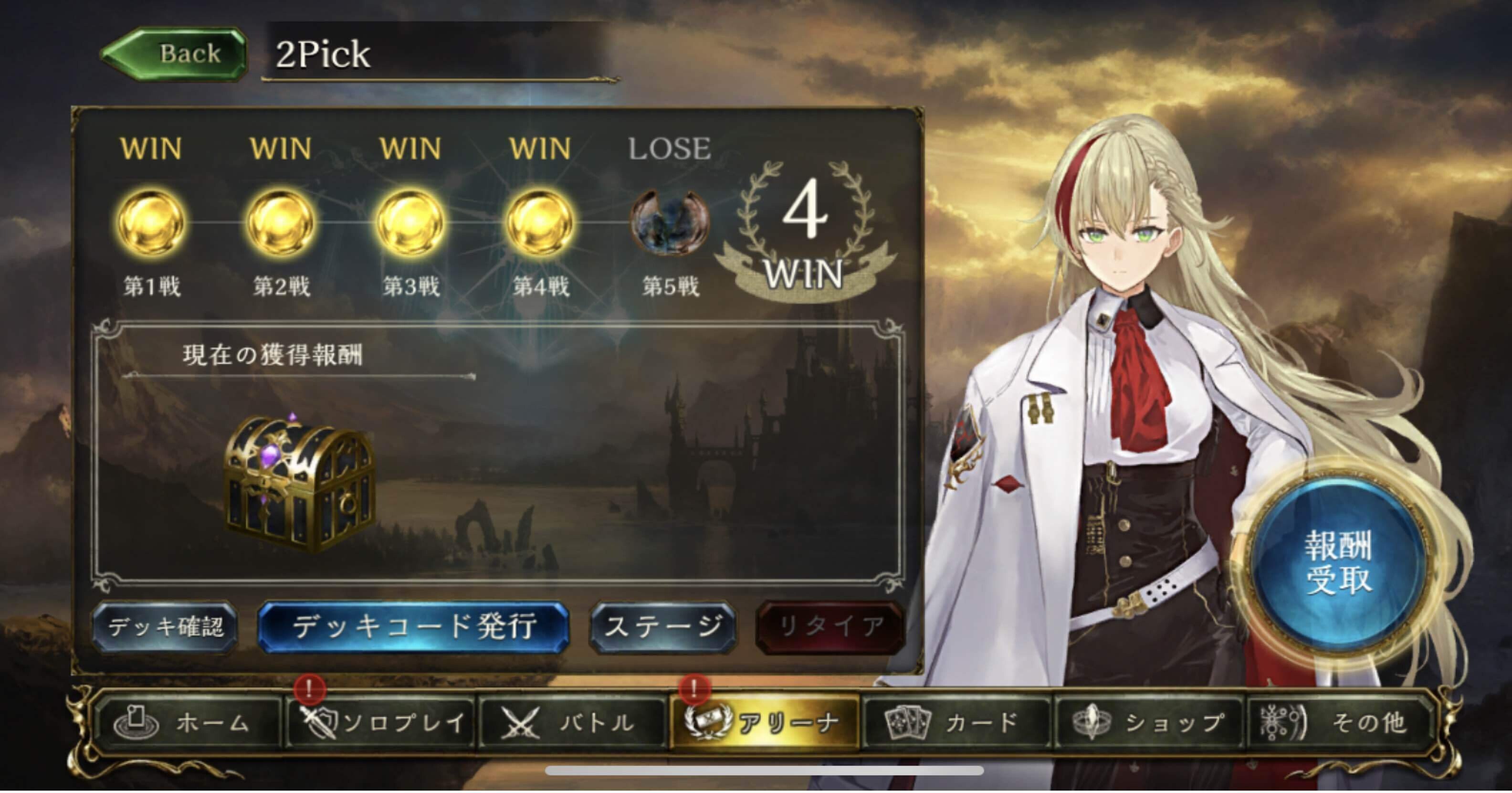Screen dimensions: 1512x793
Task: Open the ホーム home tab
Action: (x=188, y=722)
